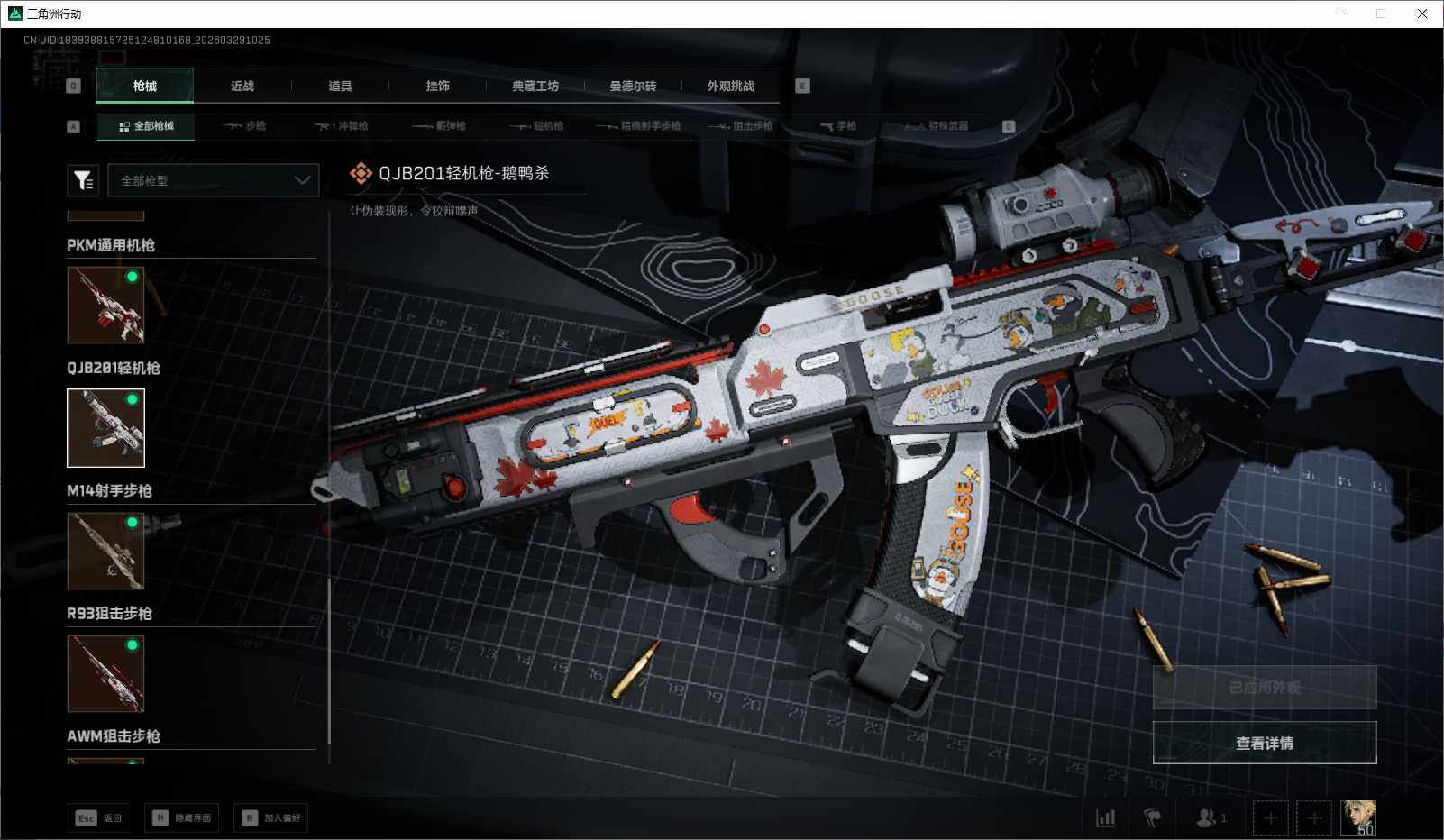Filter by 狙击步枪 sniper rifles

click(741, 126)
